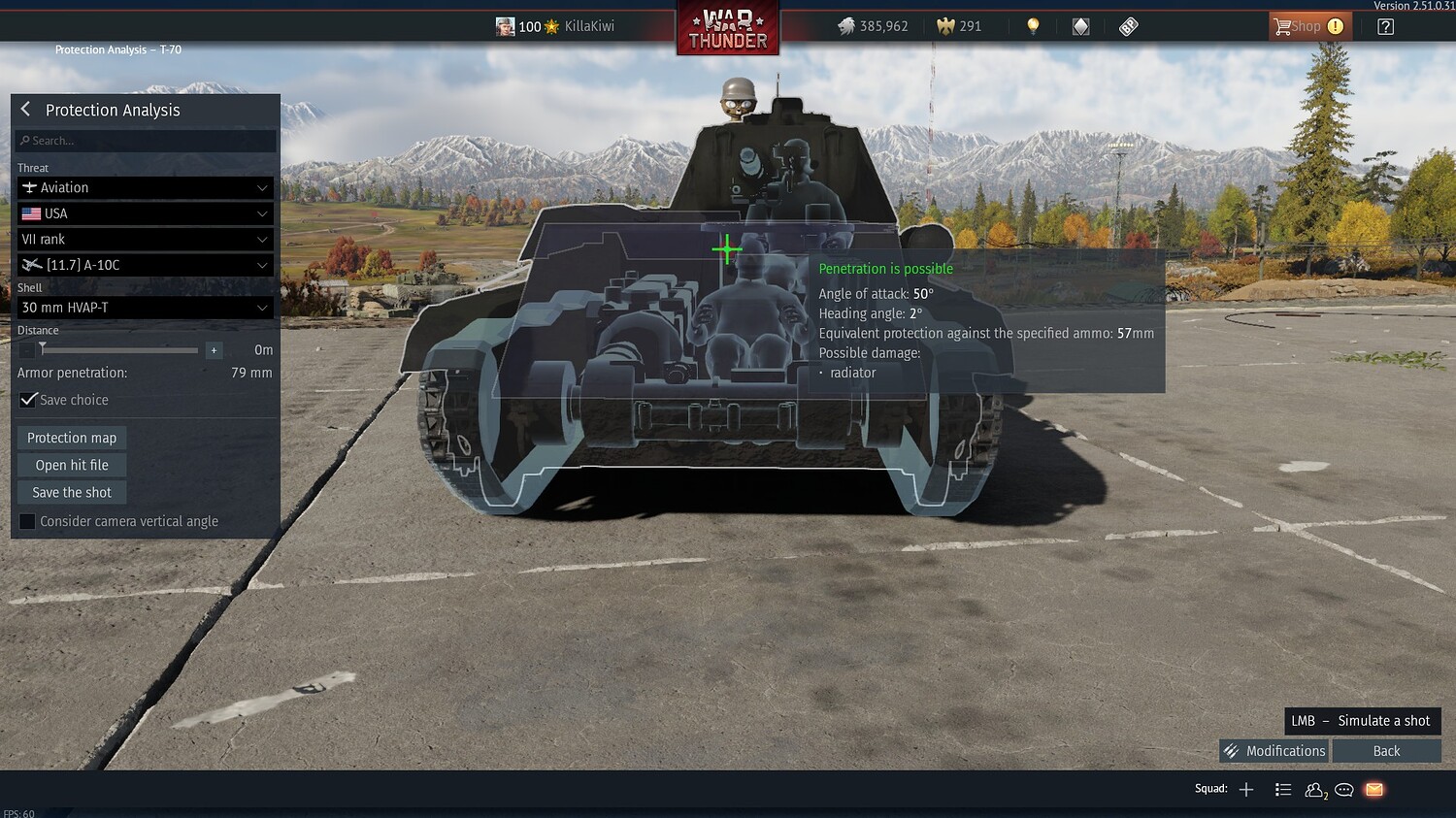The width and height of the screenshot is (1456, 818).
Task: Add a squad member with the plus icon
Action: (x=1245, y=789)
